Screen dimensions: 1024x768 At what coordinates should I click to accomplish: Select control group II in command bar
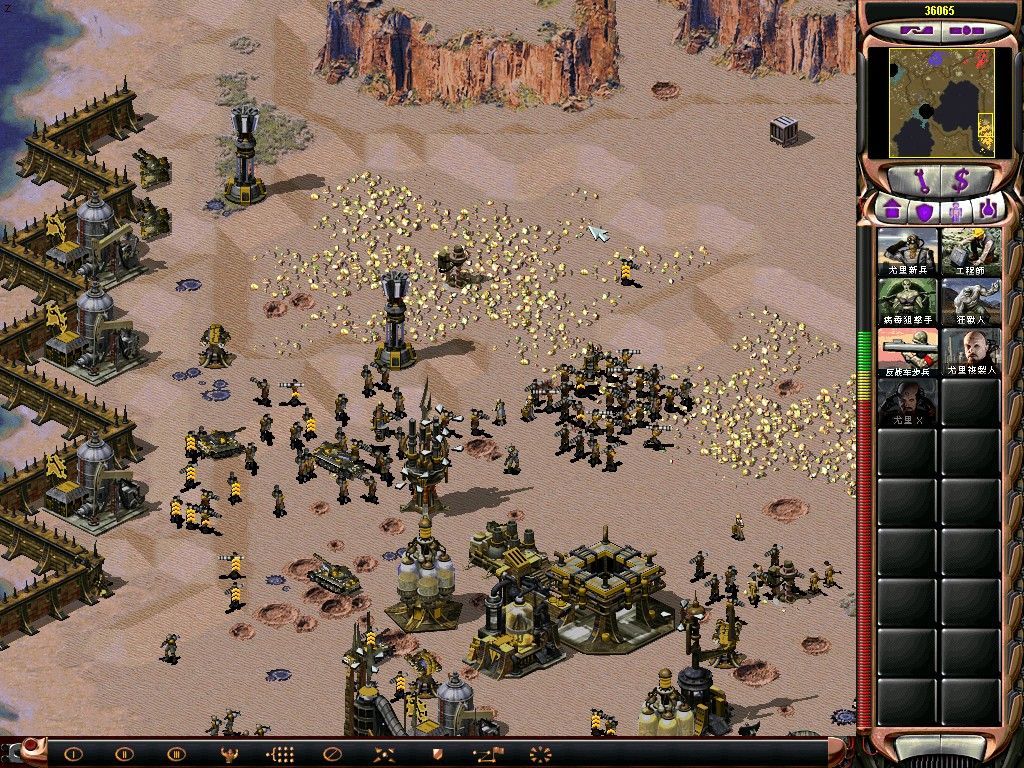[x=124, y=754]
